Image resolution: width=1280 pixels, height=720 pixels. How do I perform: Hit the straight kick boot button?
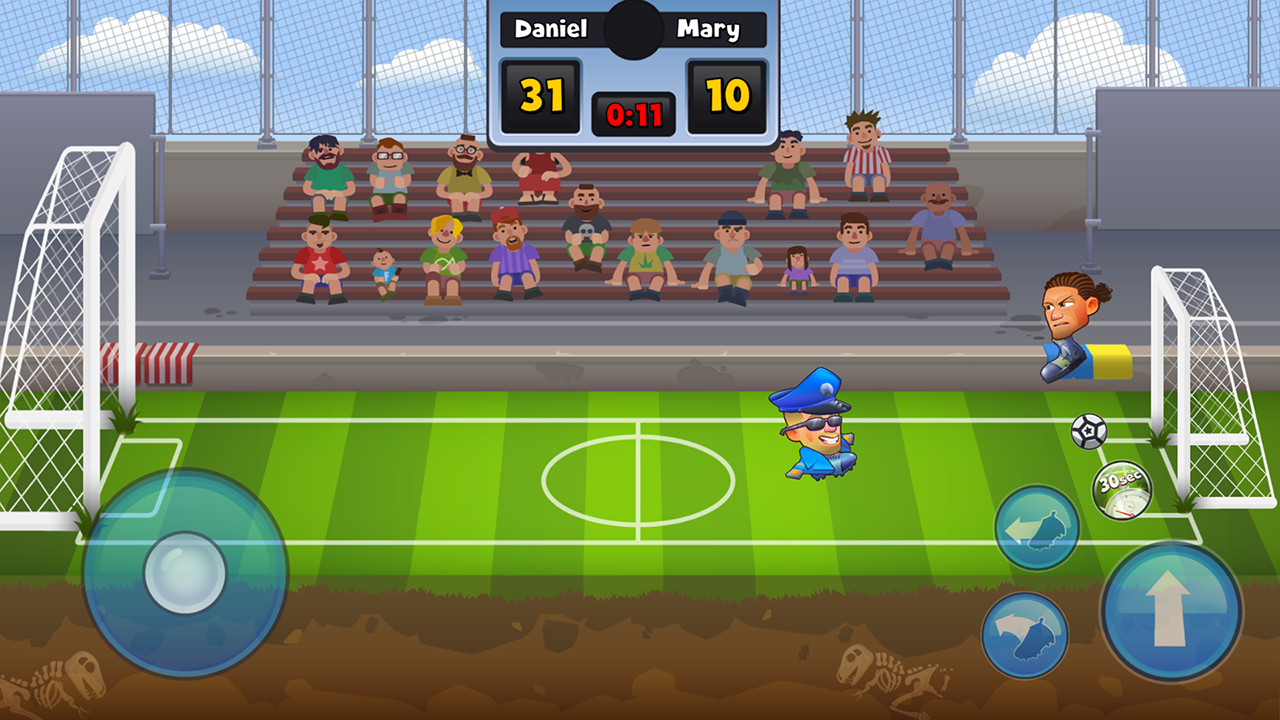1037,528
